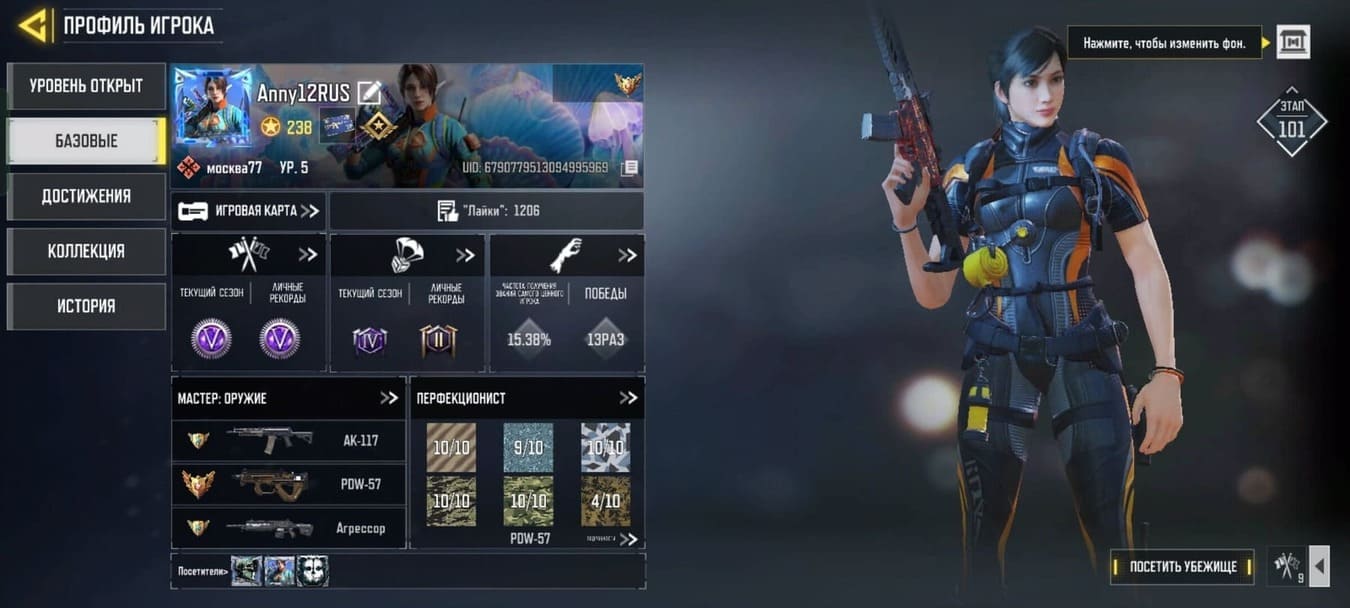Tap the Лайки counter button
Screen dimensions: 1350x608
487,211
